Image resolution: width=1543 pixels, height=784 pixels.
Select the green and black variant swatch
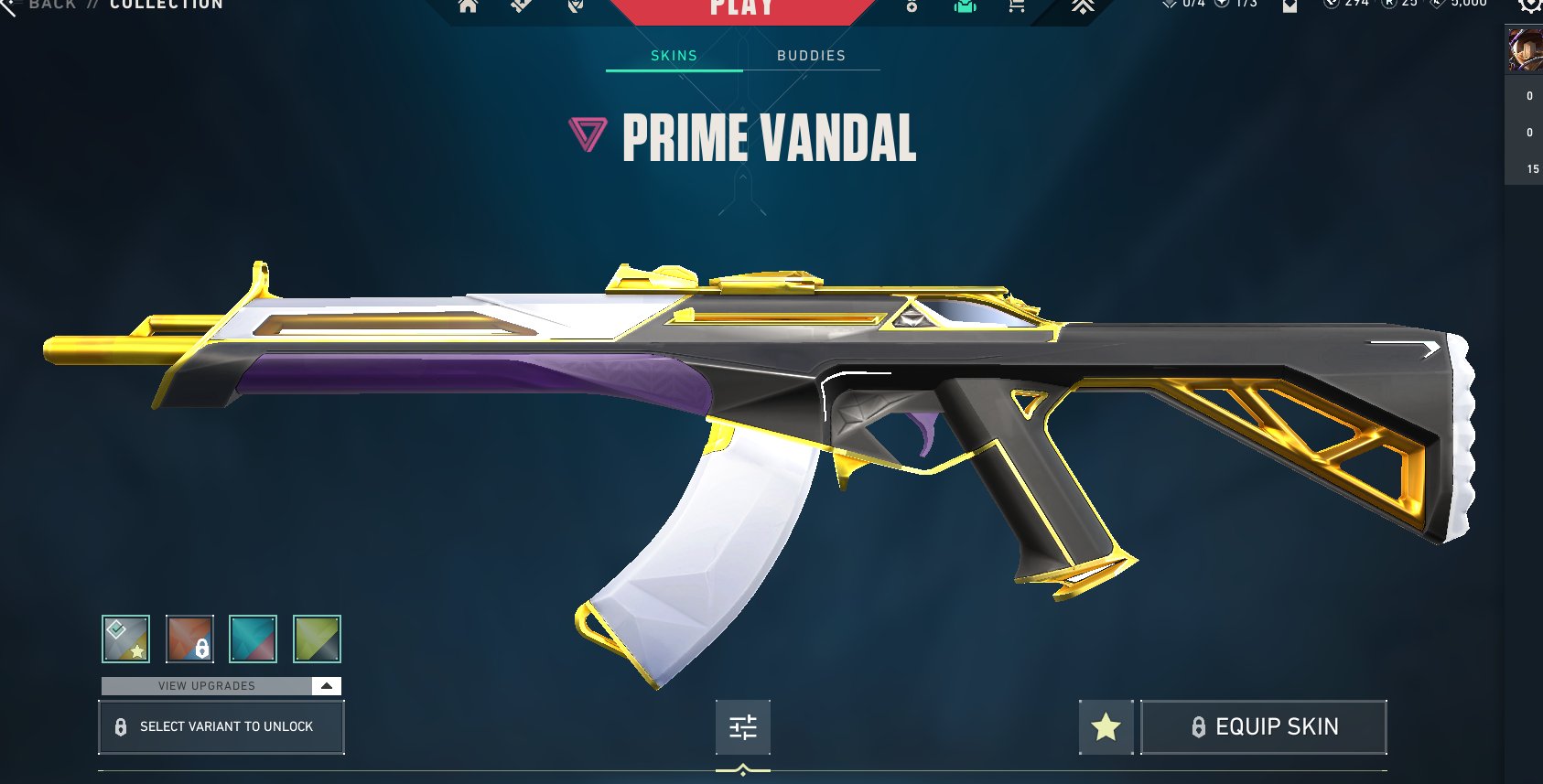(x=317, y=639)
